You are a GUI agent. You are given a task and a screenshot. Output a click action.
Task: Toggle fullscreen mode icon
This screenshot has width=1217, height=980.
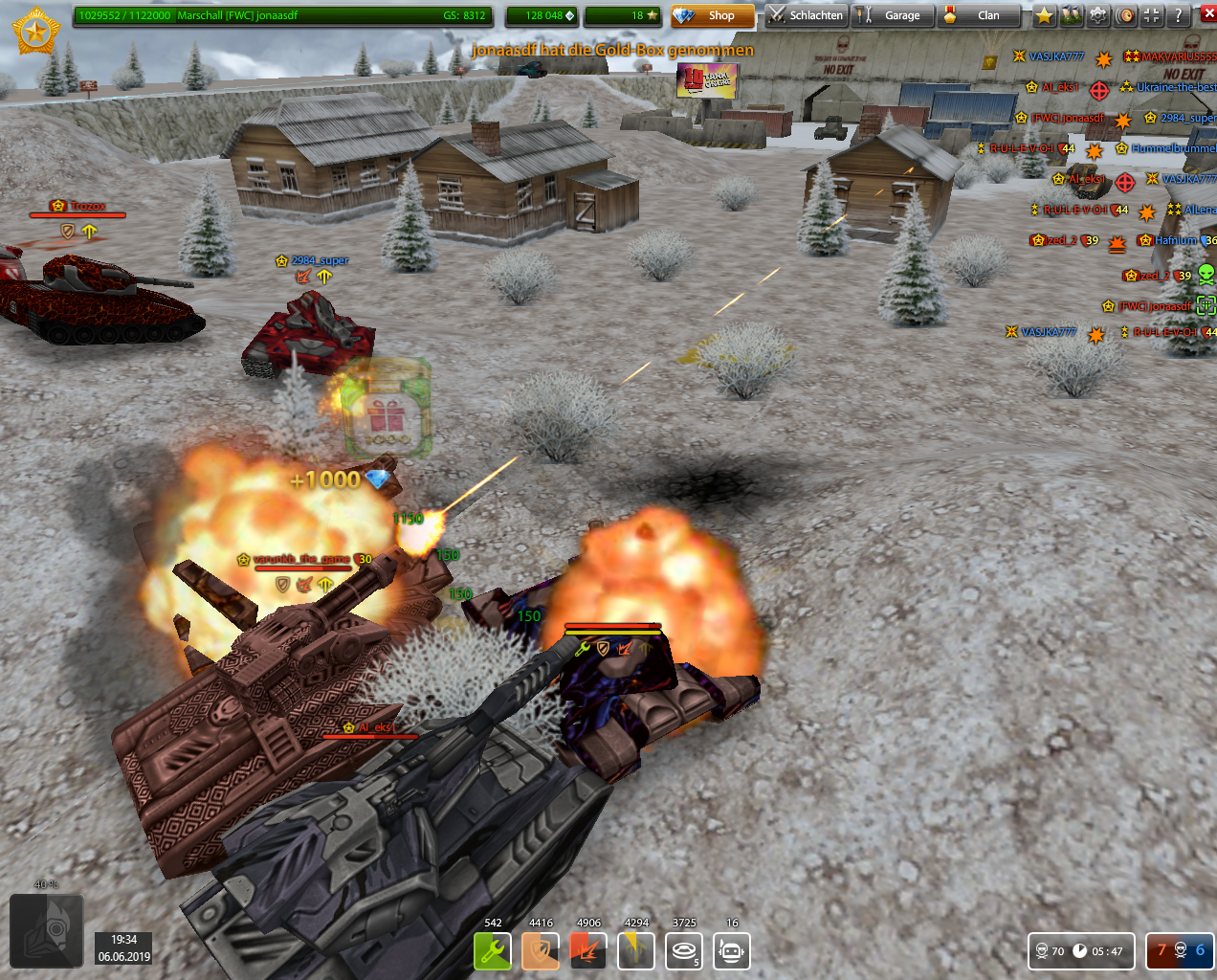click(x=1152, y=15)
